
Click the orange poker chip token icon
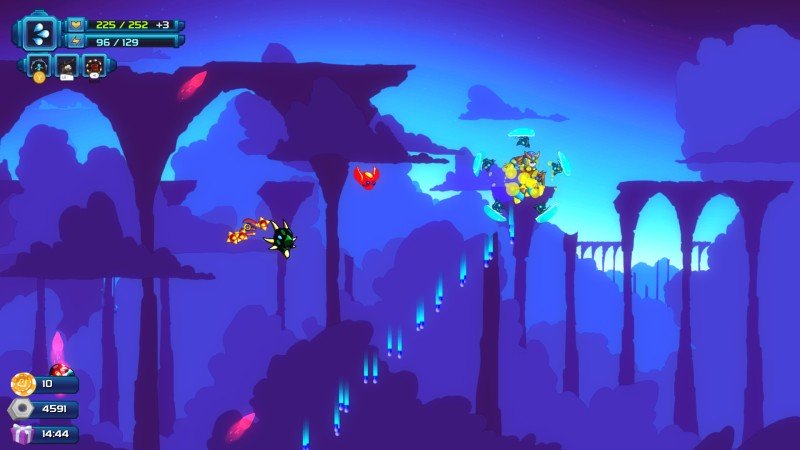(23, 384)
